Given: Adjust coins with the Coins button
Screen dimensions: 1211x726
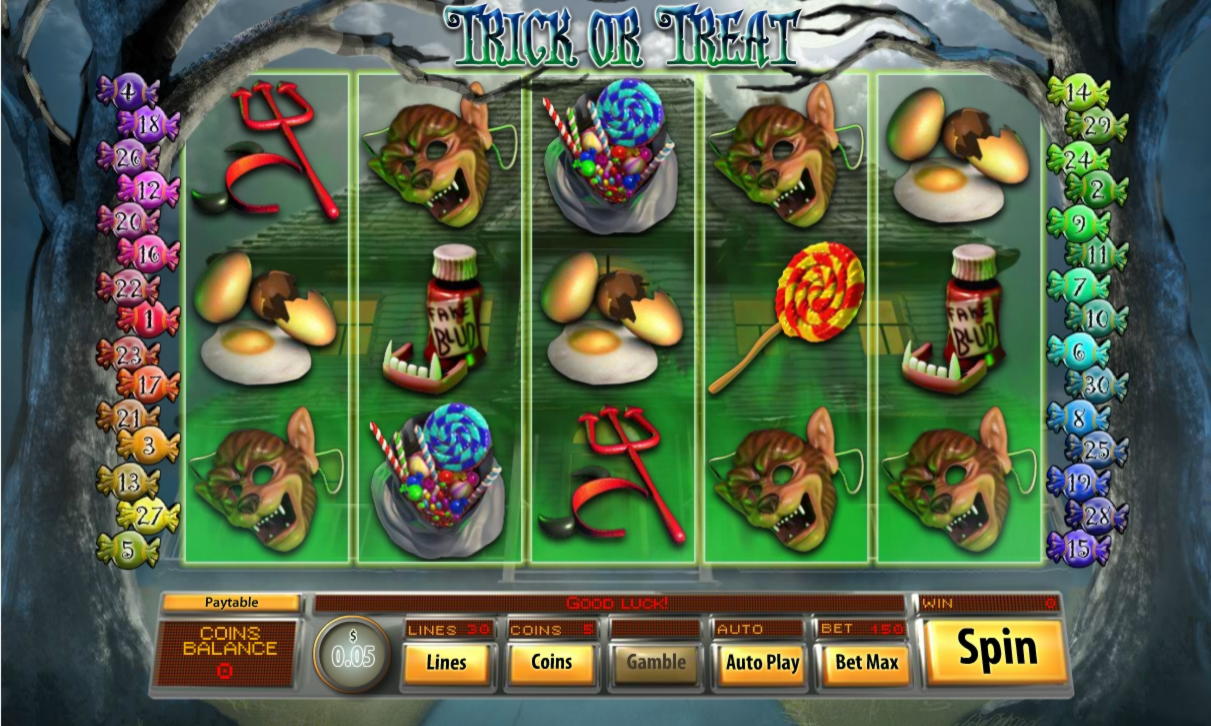Looking at the screenshot, I should tap(551, 662).
